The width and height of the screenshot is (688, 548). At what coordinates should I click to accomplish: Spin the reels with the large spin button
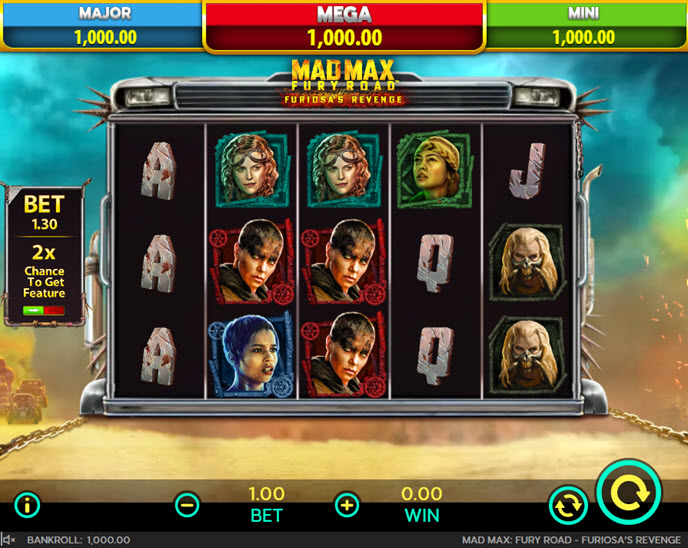(x=630, y=492)
